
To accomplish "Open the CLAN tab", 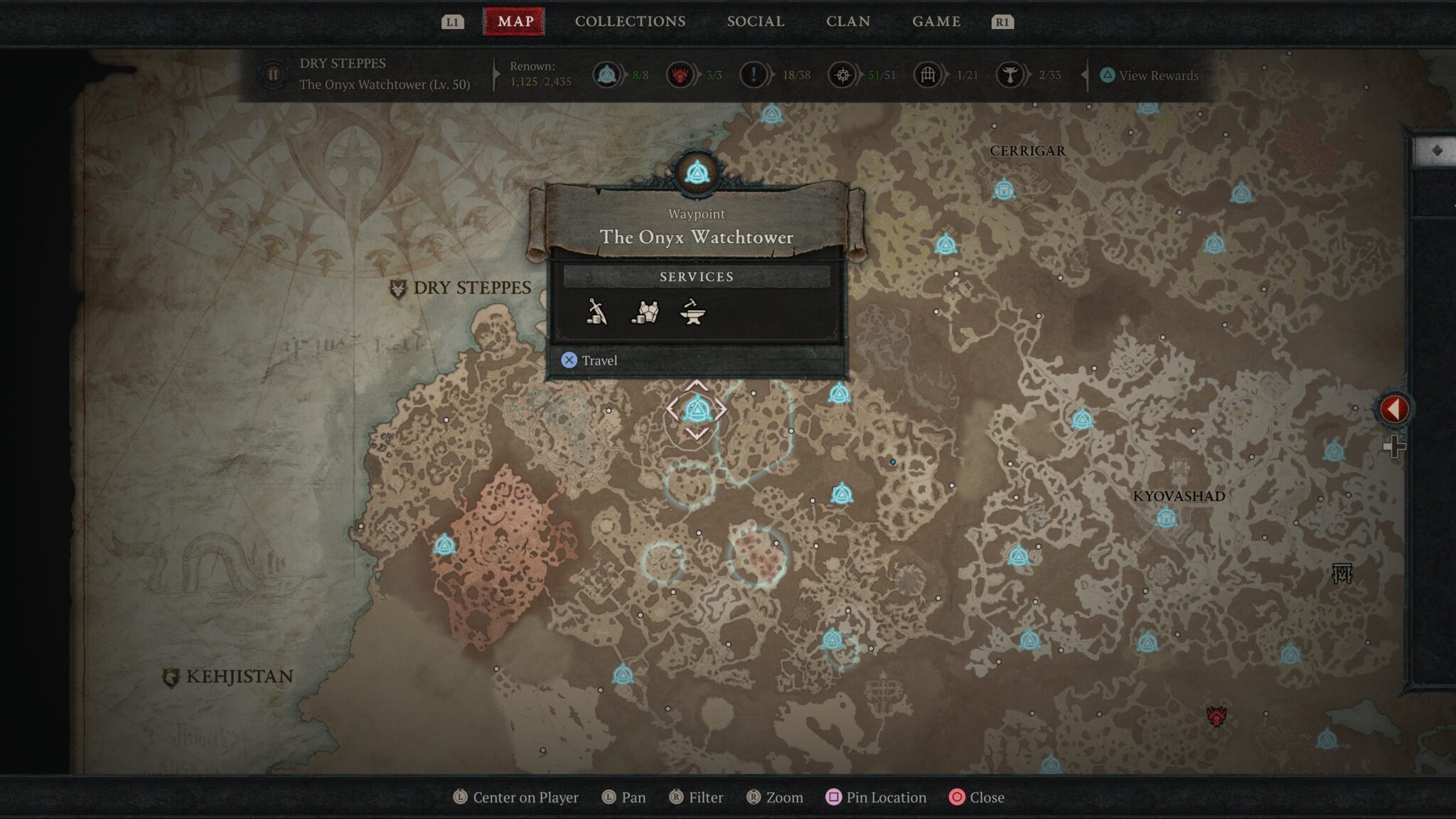I will click(x=849, y=21).
